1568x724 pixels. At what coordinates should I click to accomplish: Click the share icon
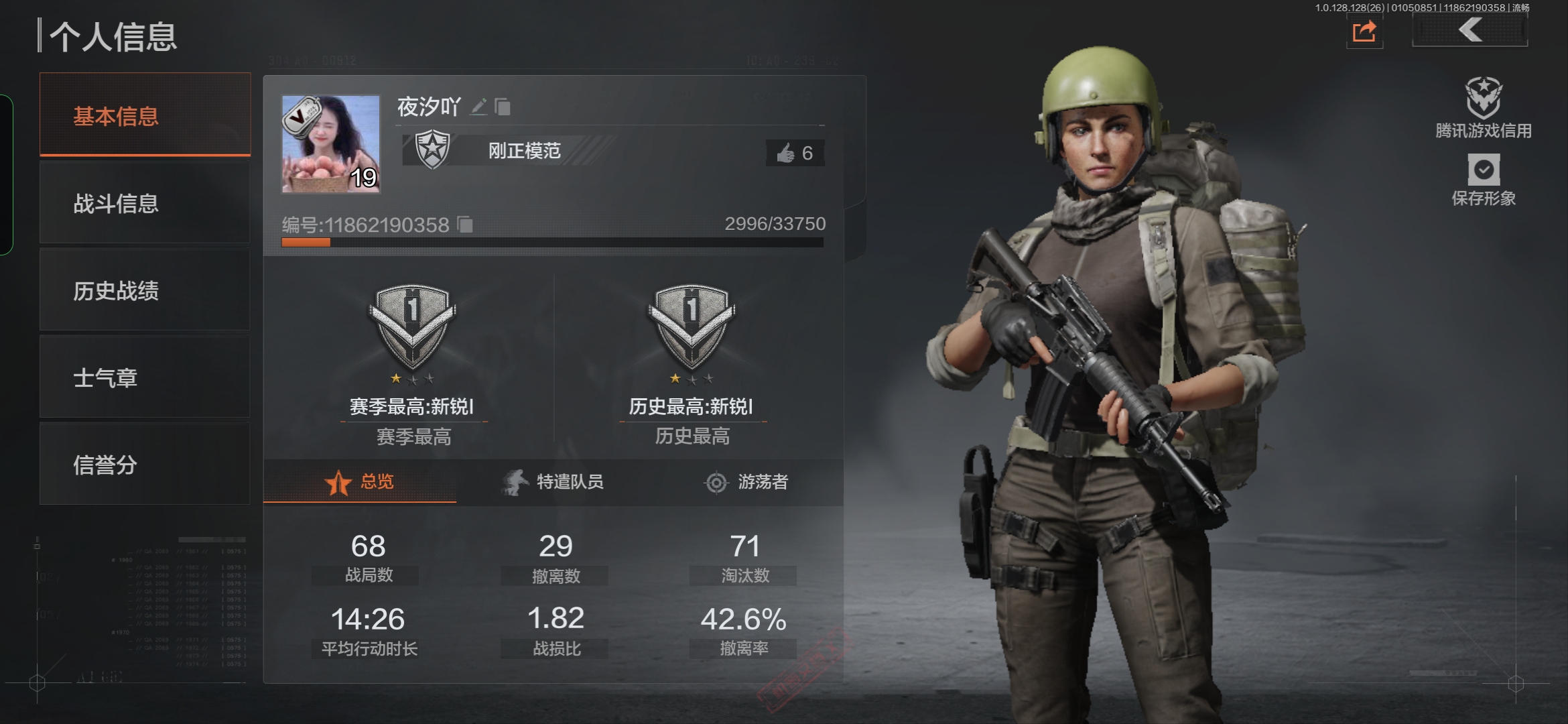[x=1364, y=32]
